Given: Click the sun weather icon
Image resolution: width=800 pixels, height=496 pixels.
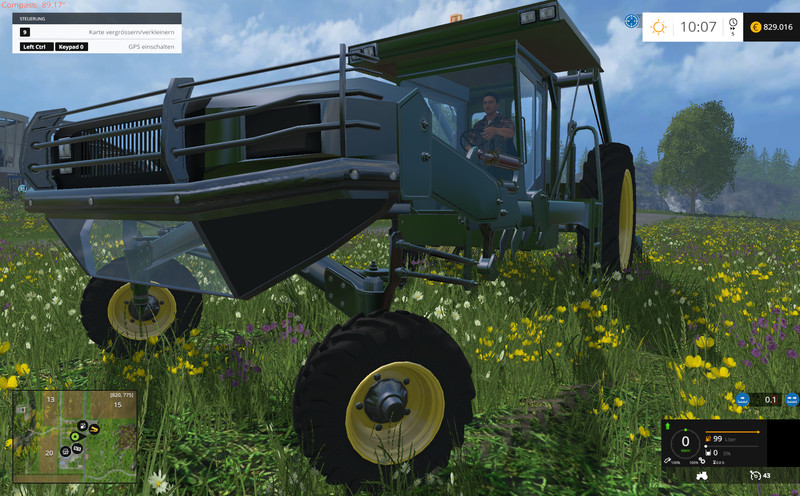Looking at the screenshot, I should [659, 27].
